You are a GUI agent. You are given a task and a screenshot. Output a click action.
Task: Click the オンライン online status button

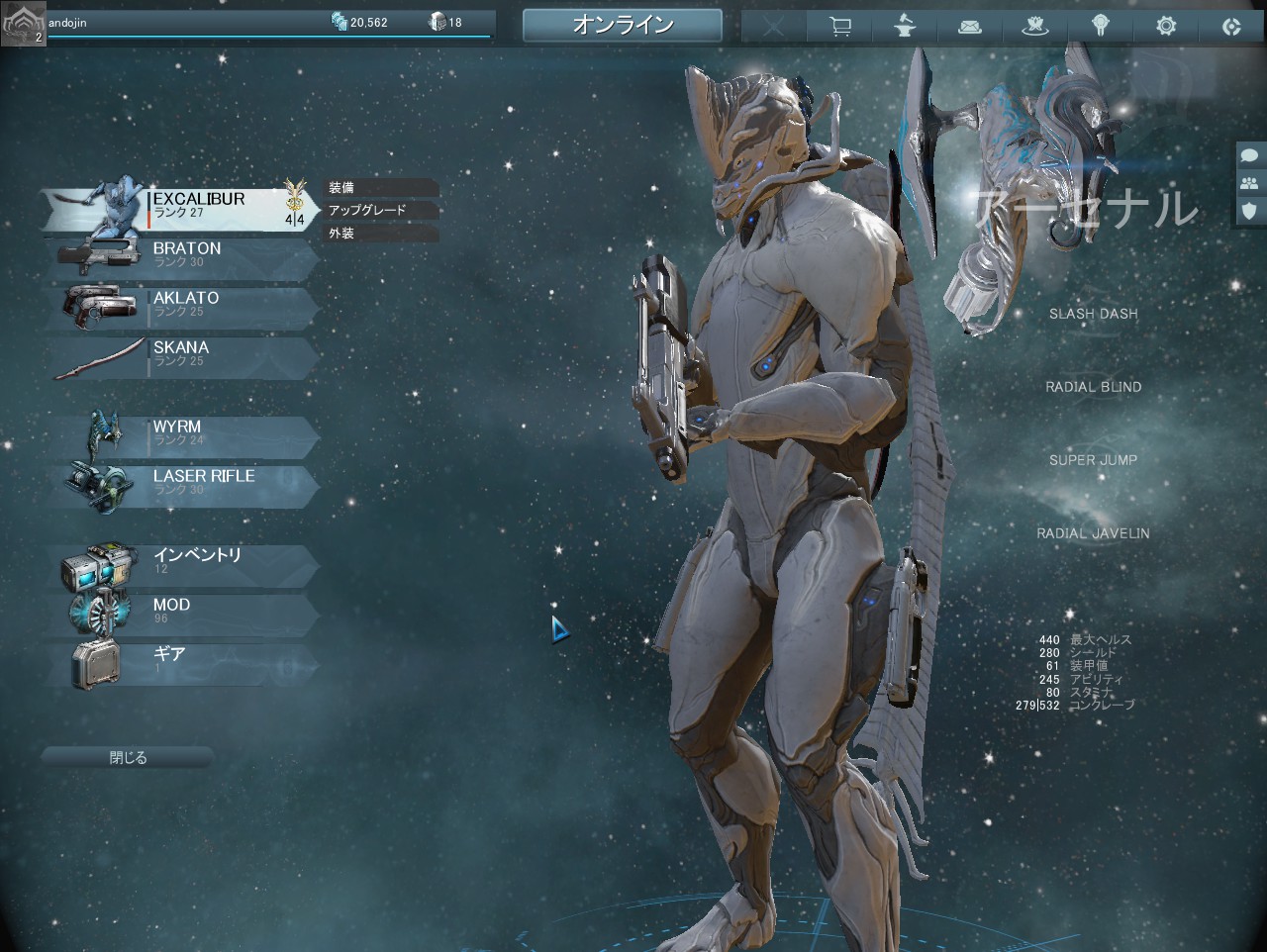coord(623,26)
